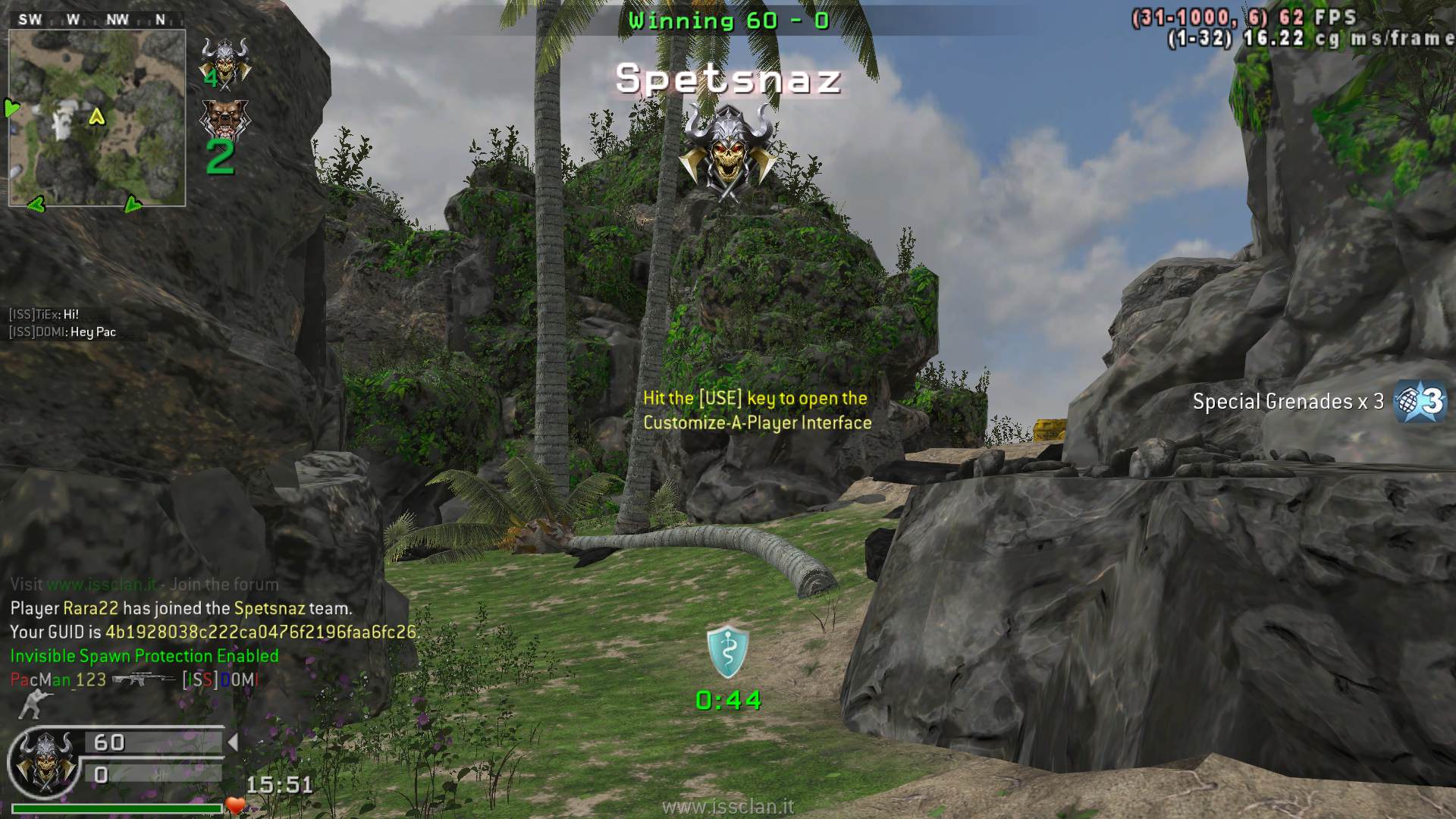Click the stance soldier silhouette icon
This screenshot has height=819, width=1456.
coord(30,705)
